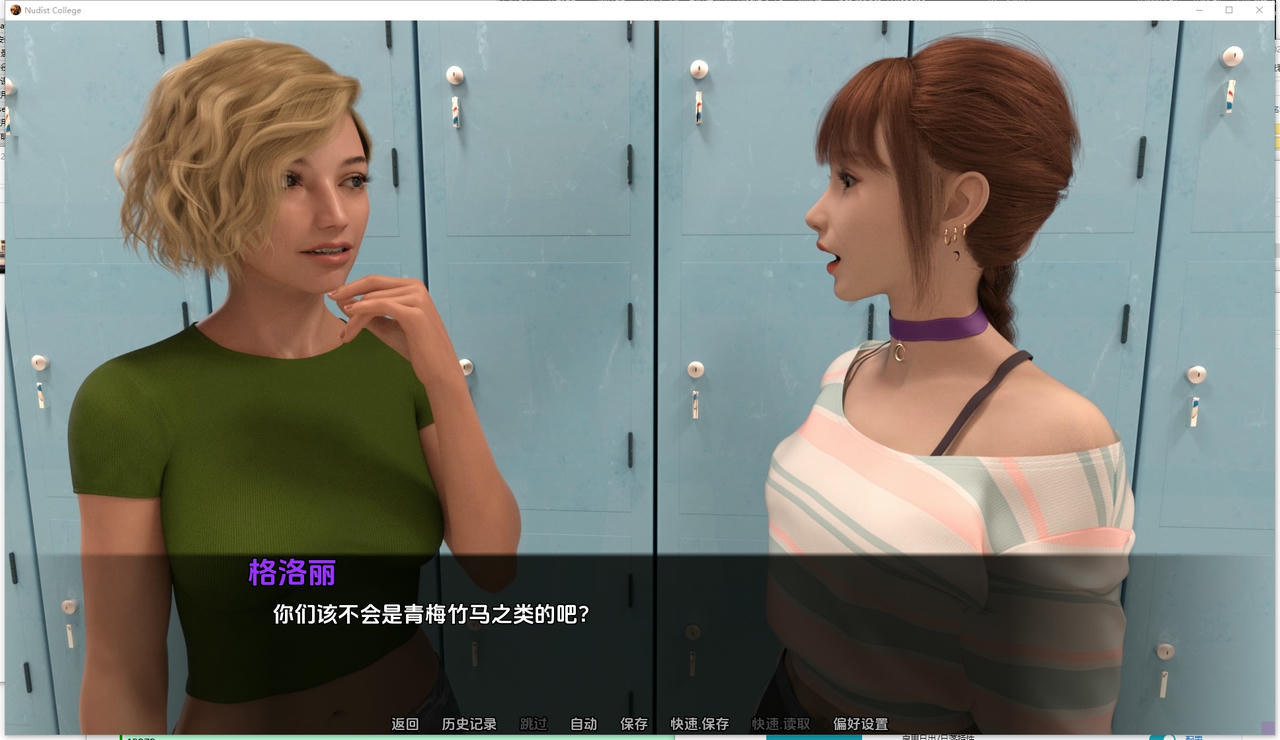Load via 快速.读取 quick load
This screenshot has height=740, width=1280.
[x=782, y=723]
